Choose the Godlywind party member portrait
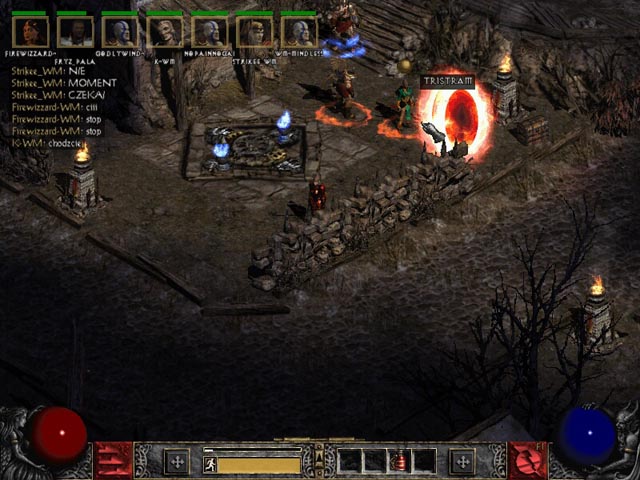 120,31
